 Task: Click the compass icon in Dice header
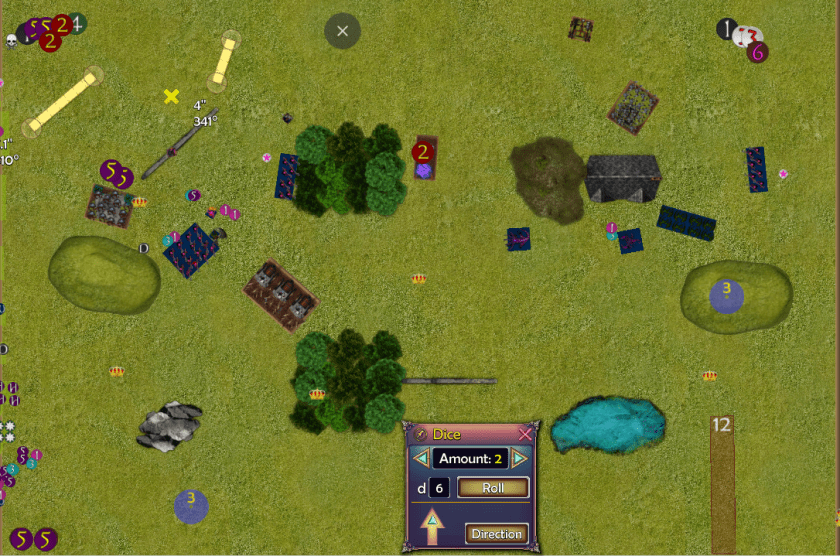point(420,434)
